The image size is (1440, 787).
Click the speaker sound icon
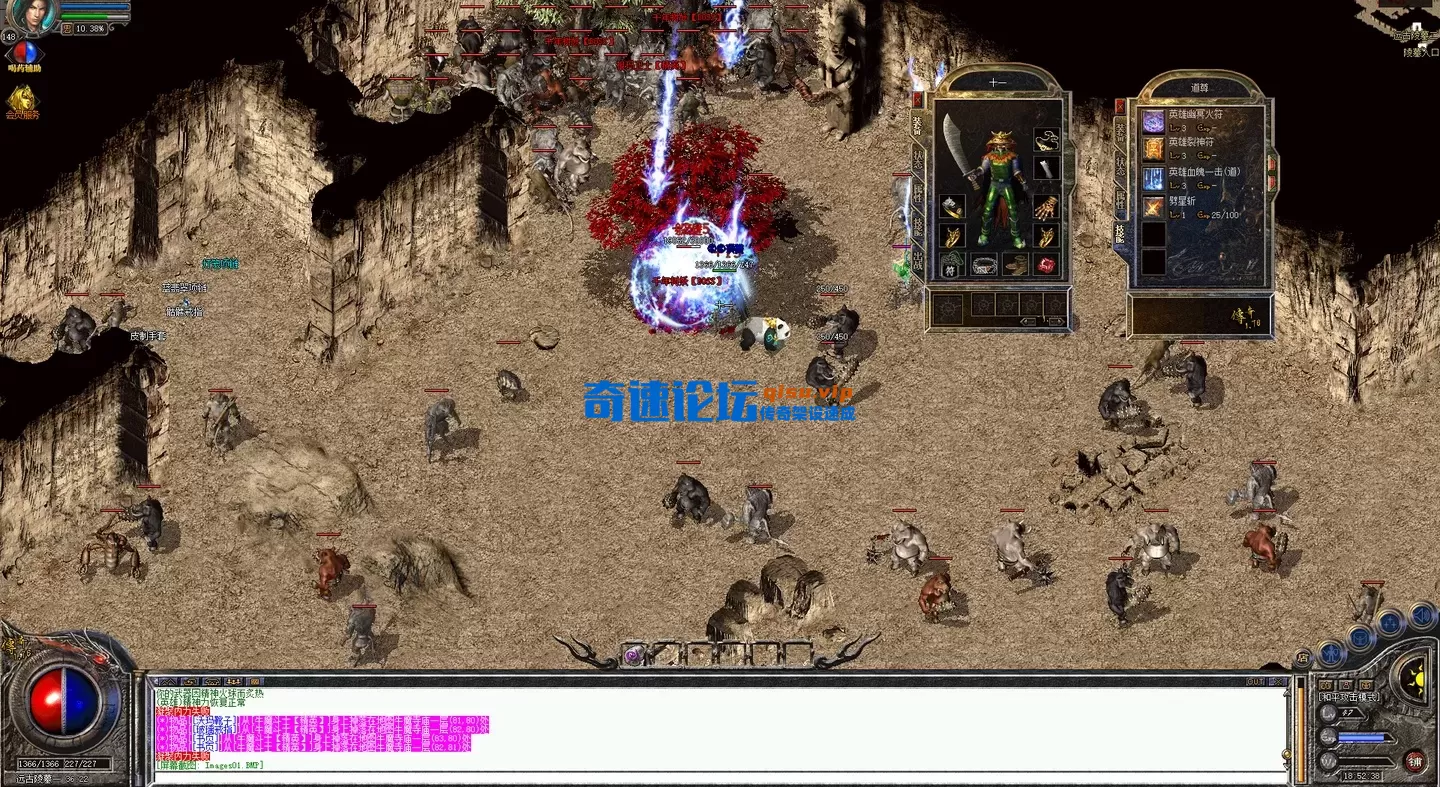pyautogui.click(x=1421, y=615)
